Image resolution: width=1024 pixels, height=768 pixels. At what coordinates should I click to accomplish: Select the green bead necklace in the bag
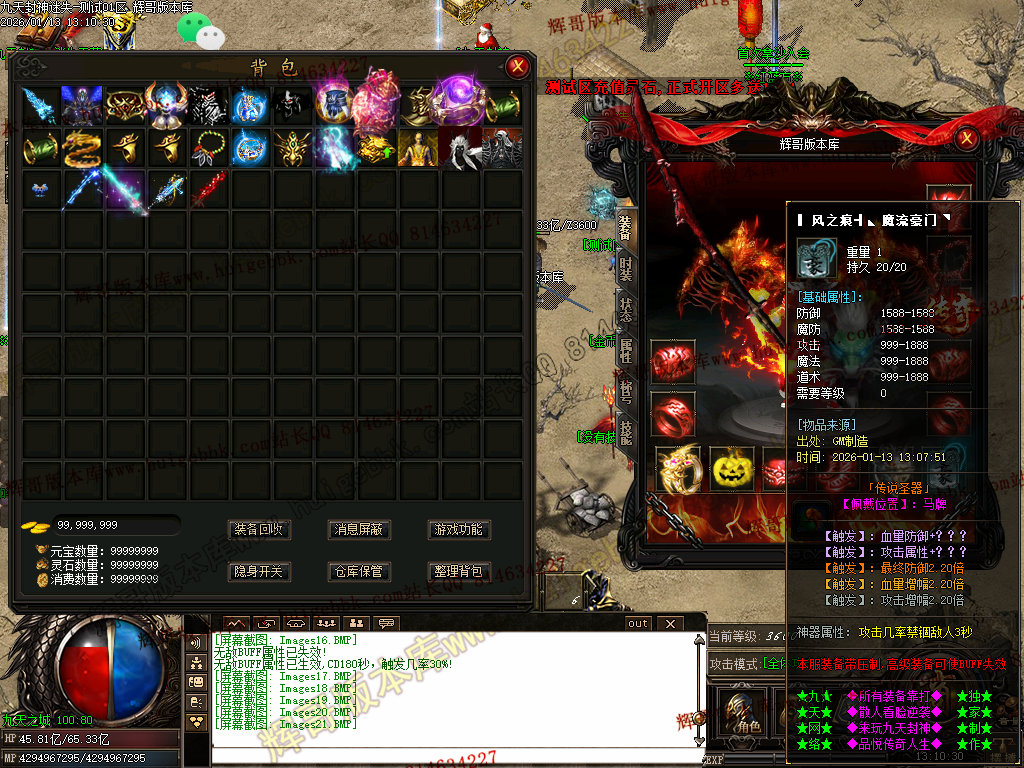207,148
